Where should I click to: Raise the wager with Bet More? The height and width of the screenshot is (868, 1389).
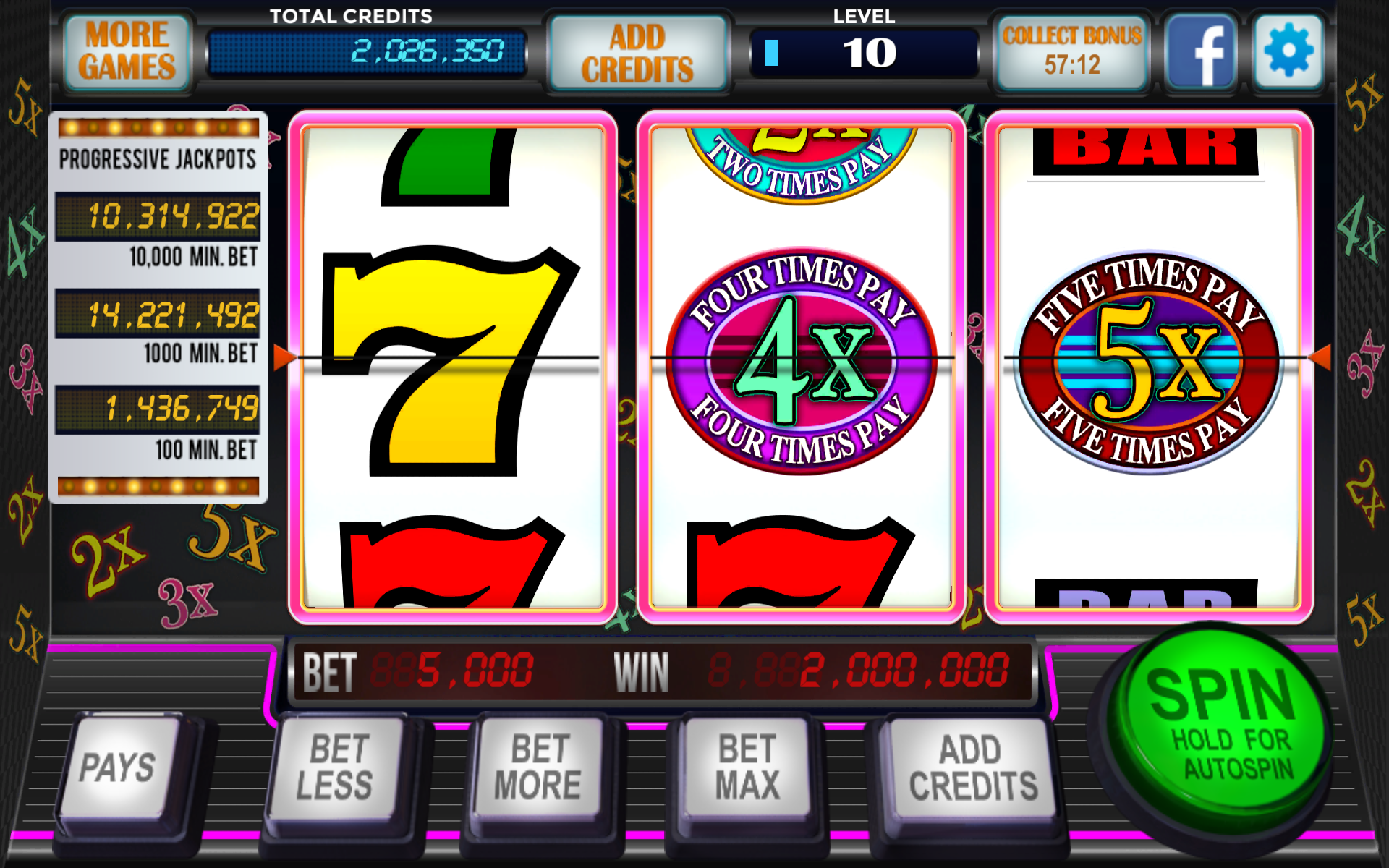click(x=538, y=767)
